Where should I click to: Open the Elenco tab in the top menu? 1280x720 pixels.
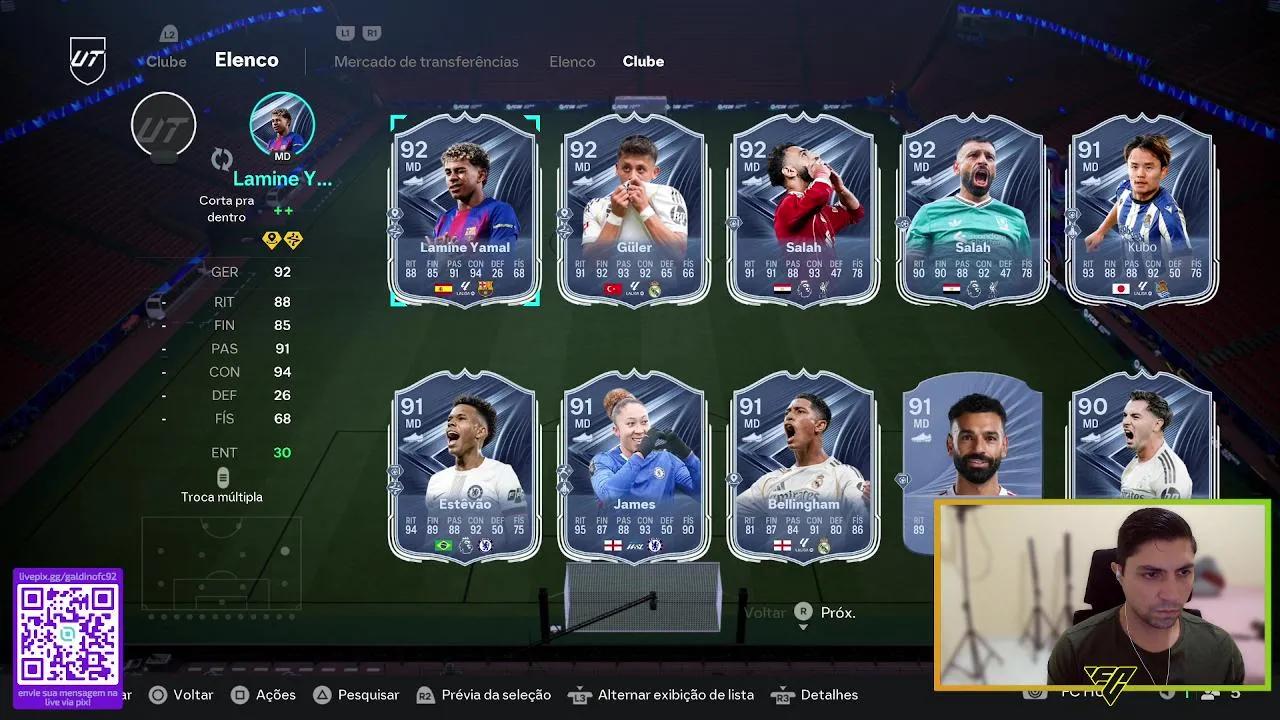tap(572, 61)
